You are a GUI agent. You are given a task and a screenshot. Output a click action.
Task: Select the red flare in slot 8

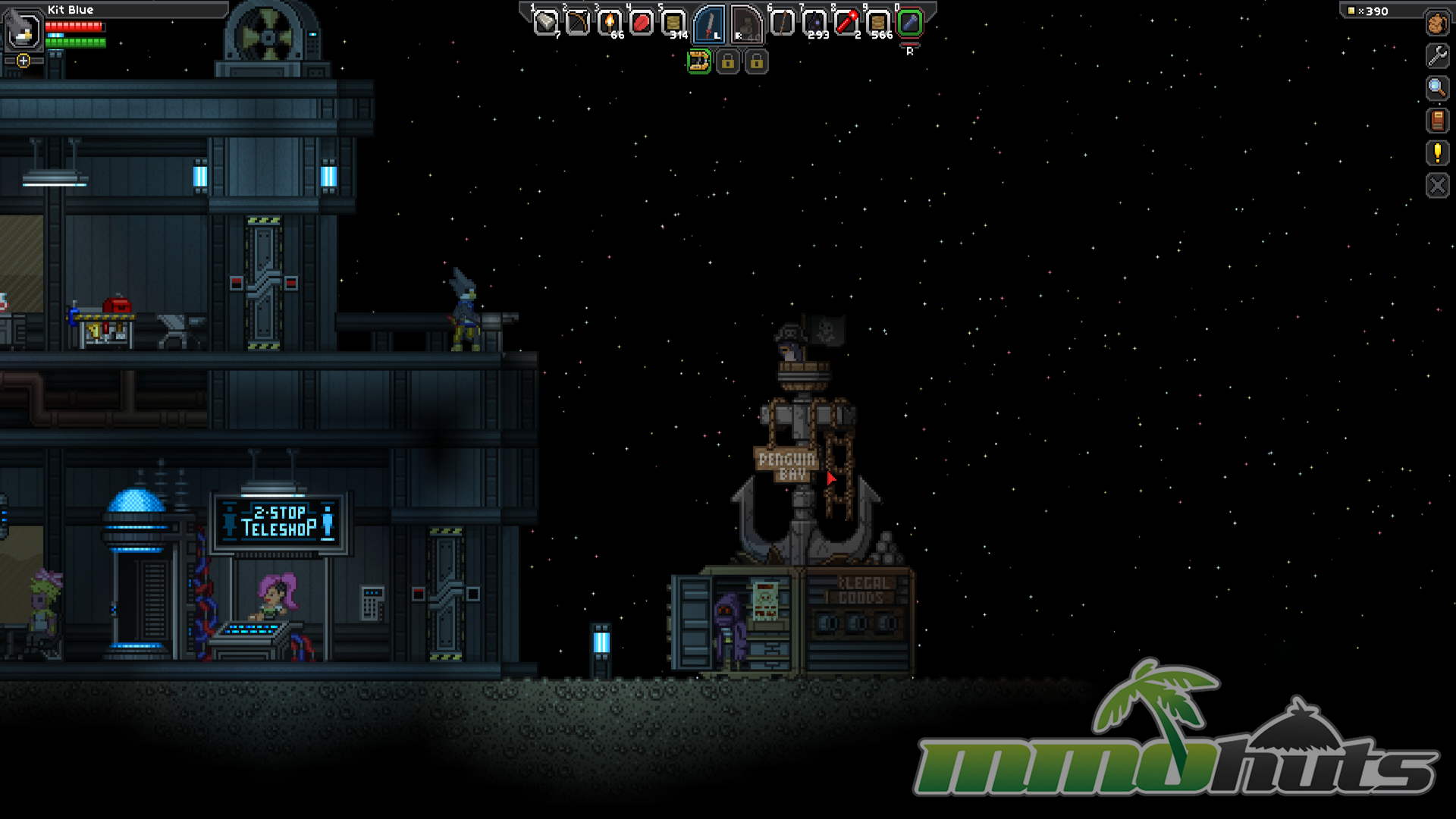846,24
